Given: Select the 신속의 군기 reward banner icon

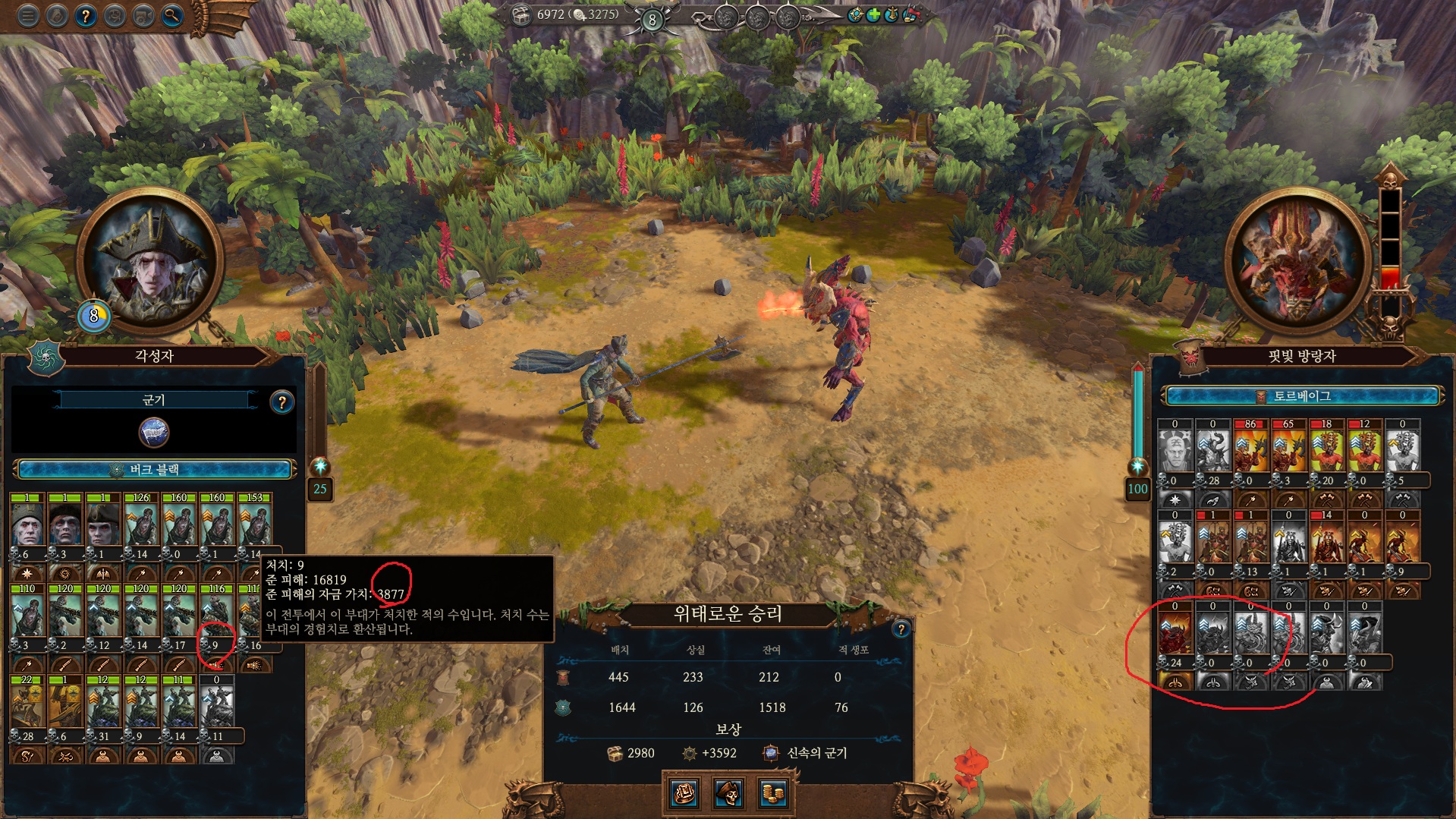Looking at the screenshot, I should click(770, 753).
